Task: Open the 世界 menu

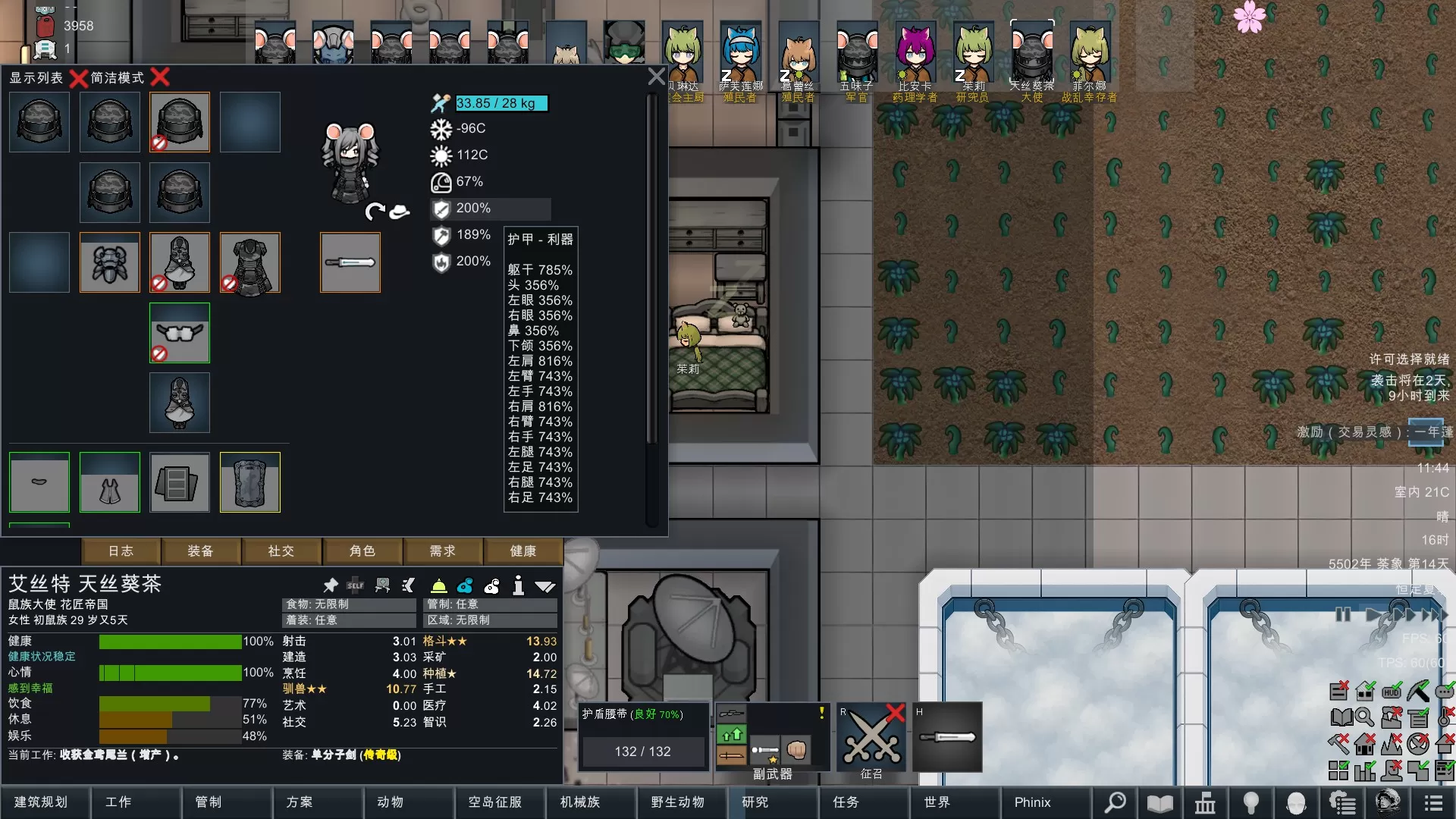Action: [937, 802]
